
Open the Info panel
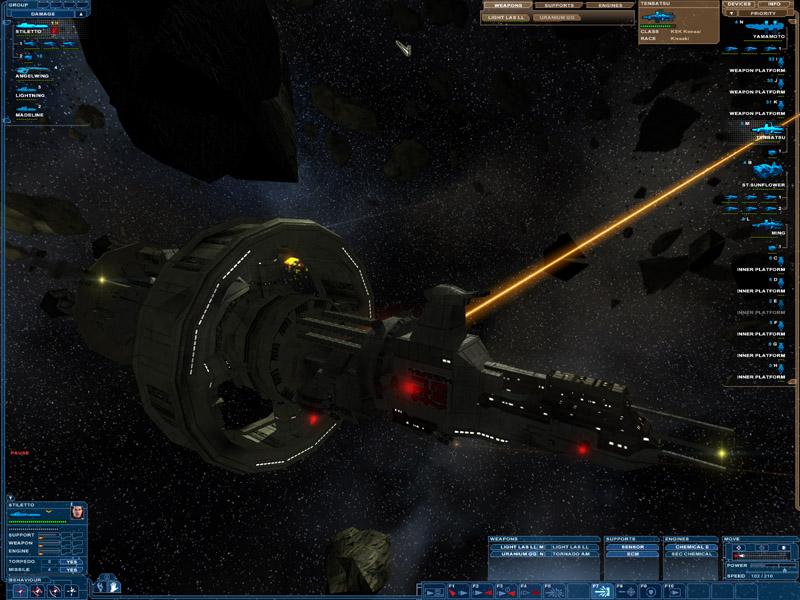[x=774, y=4]
